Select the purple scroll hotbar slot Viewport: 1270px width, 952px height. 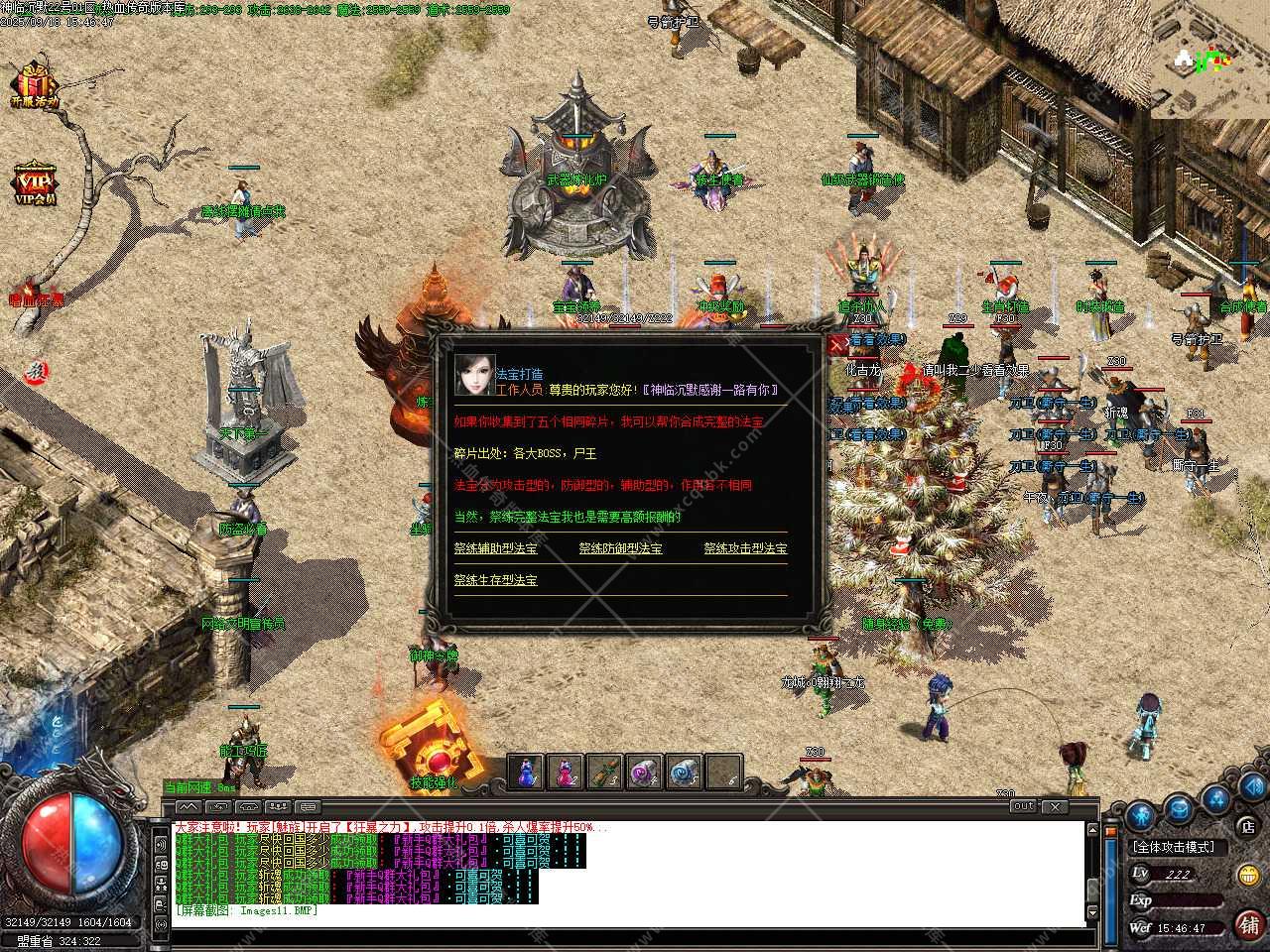[644, 772]
